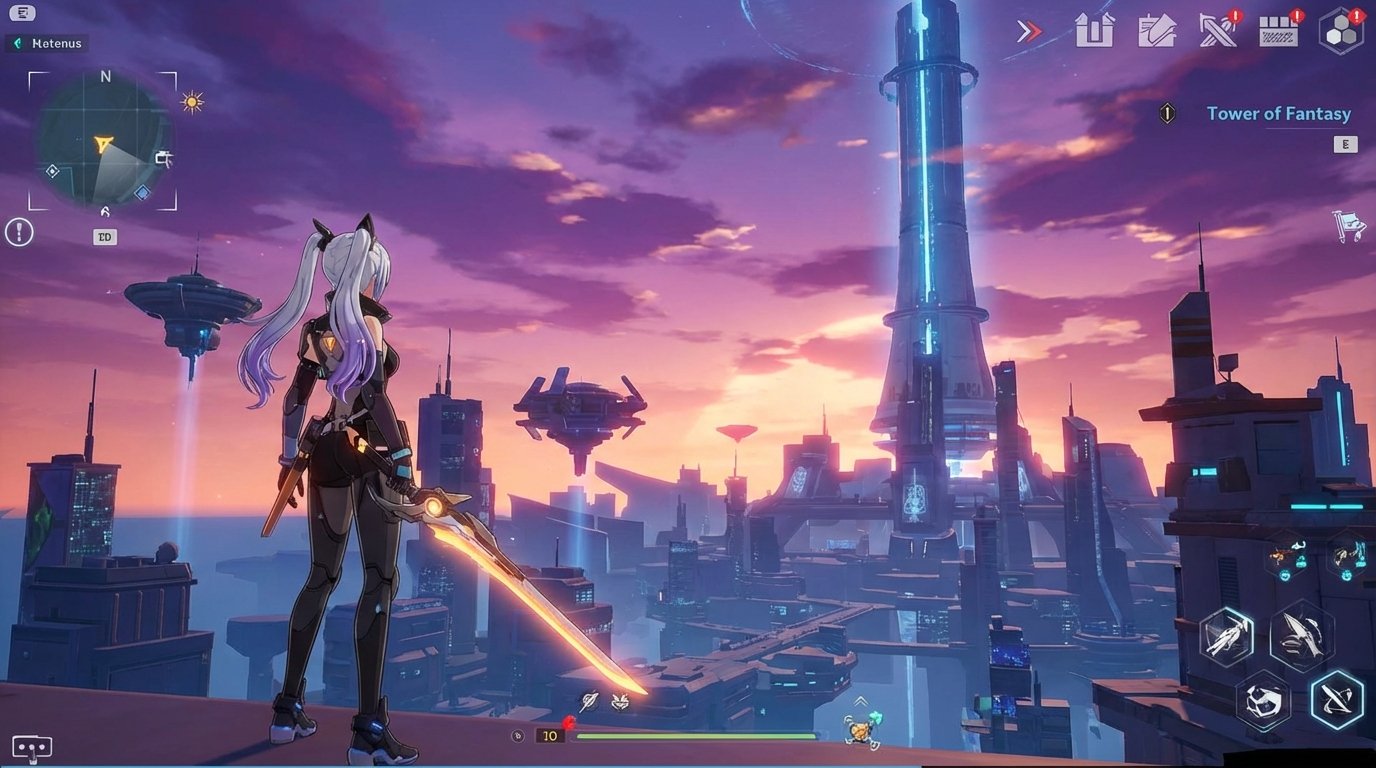This screenshot has height=768, width=1376.
Task: Select the Tower of Fantasy quest title
Action: [x=1280, y=113]
